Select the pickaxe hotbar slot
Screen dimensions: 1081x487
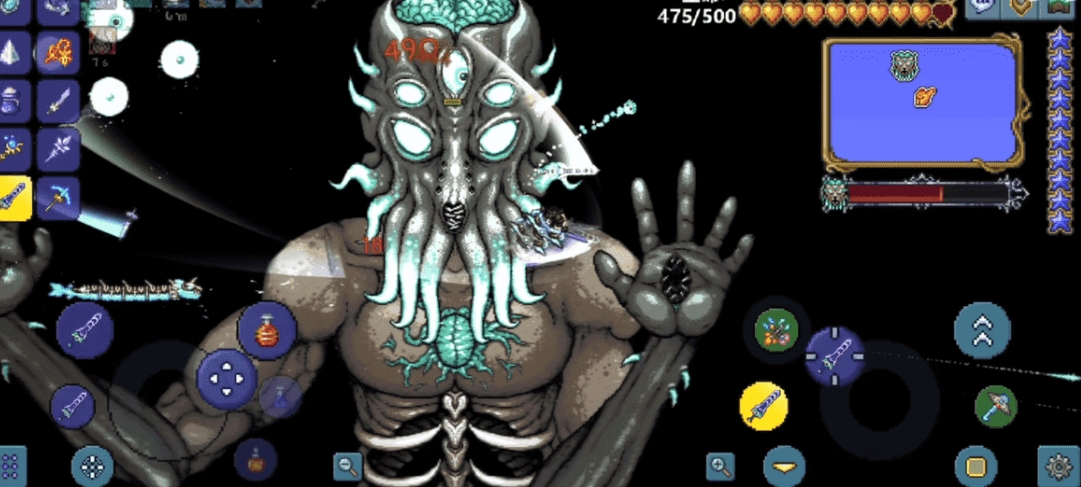click(58, 197)
